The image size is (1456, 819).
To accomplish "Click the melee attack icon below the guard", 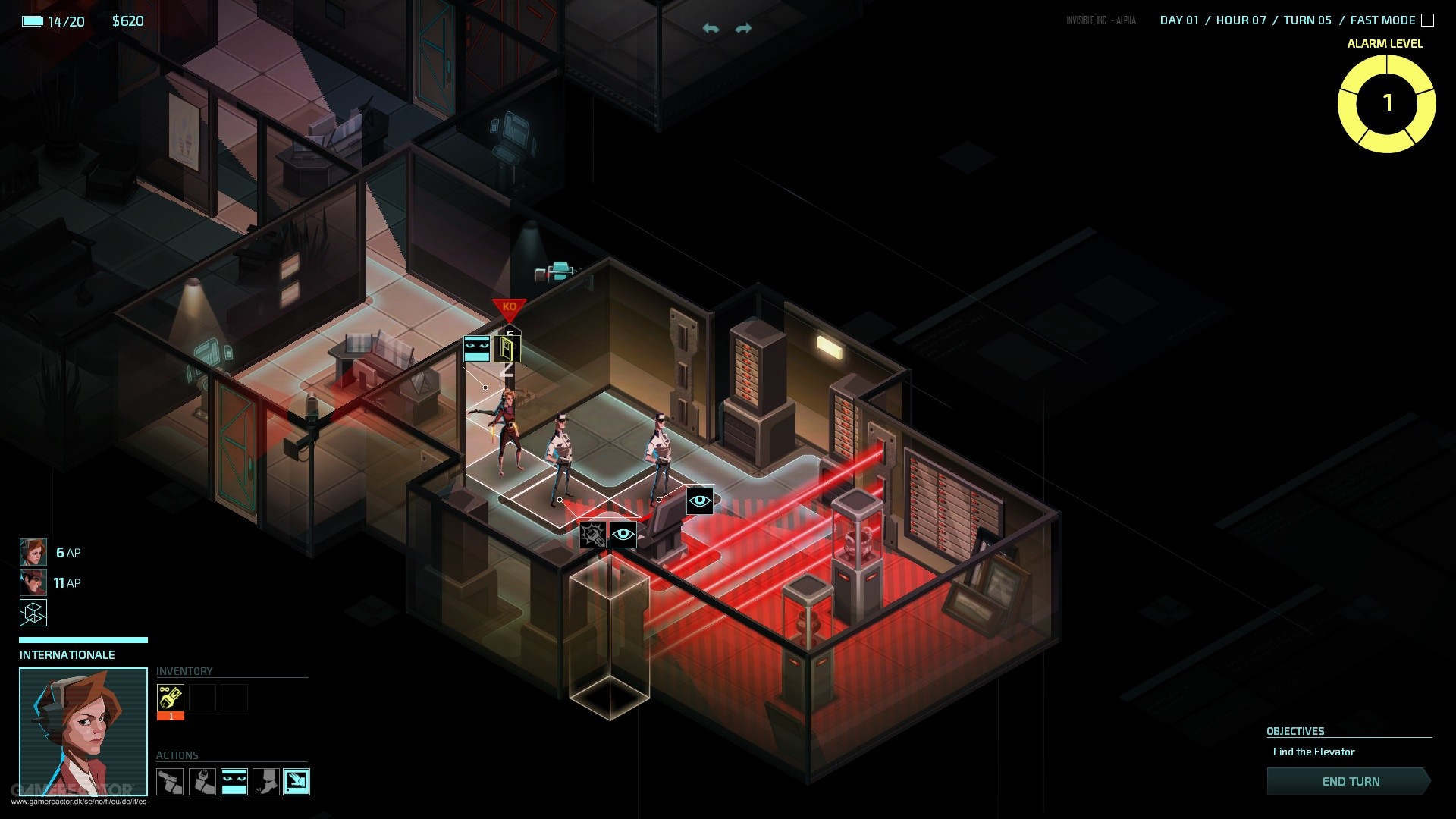I will point(592,535).
